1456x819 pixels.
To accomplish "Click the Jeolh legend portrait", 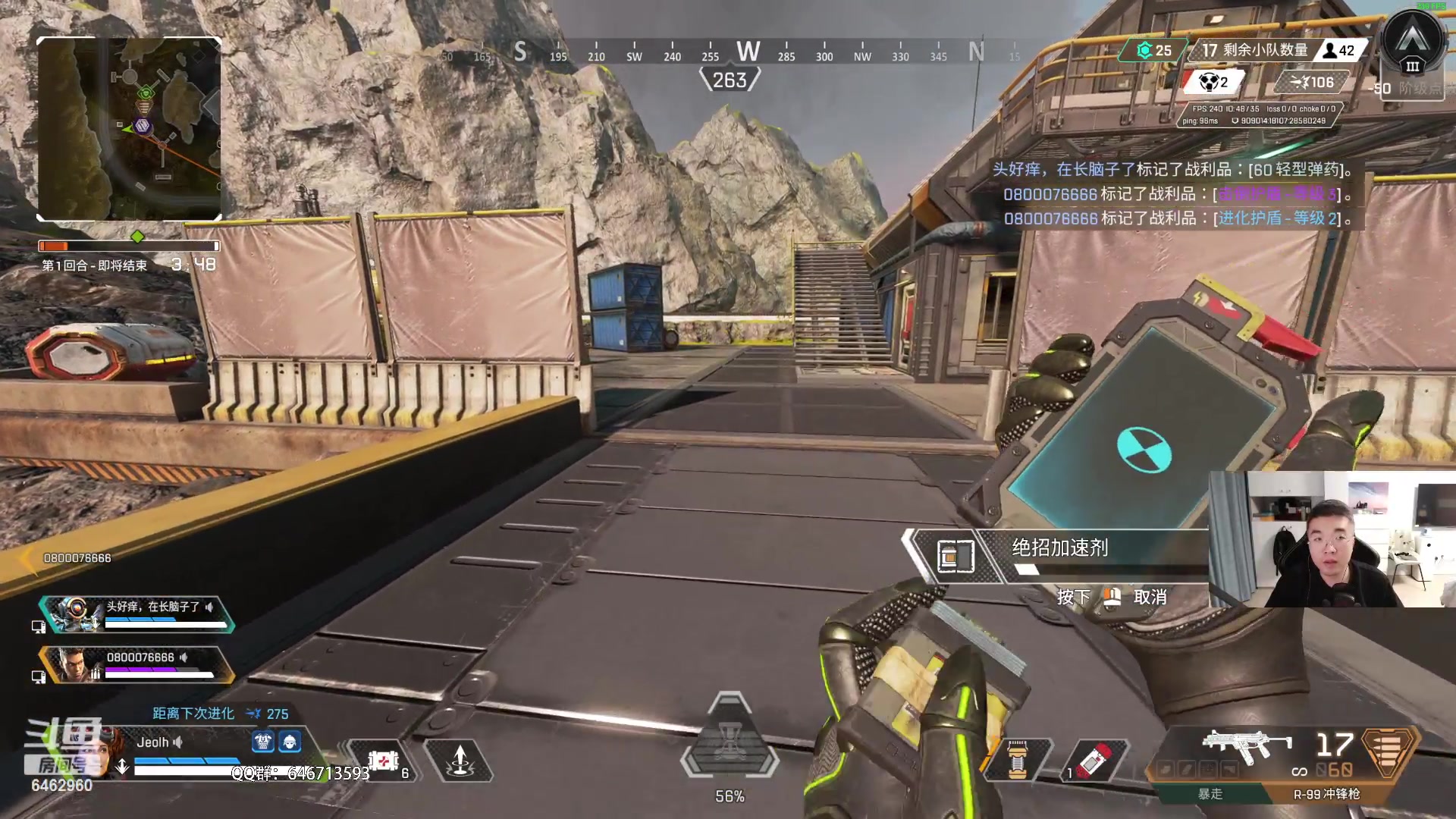I will click(112, 747).
